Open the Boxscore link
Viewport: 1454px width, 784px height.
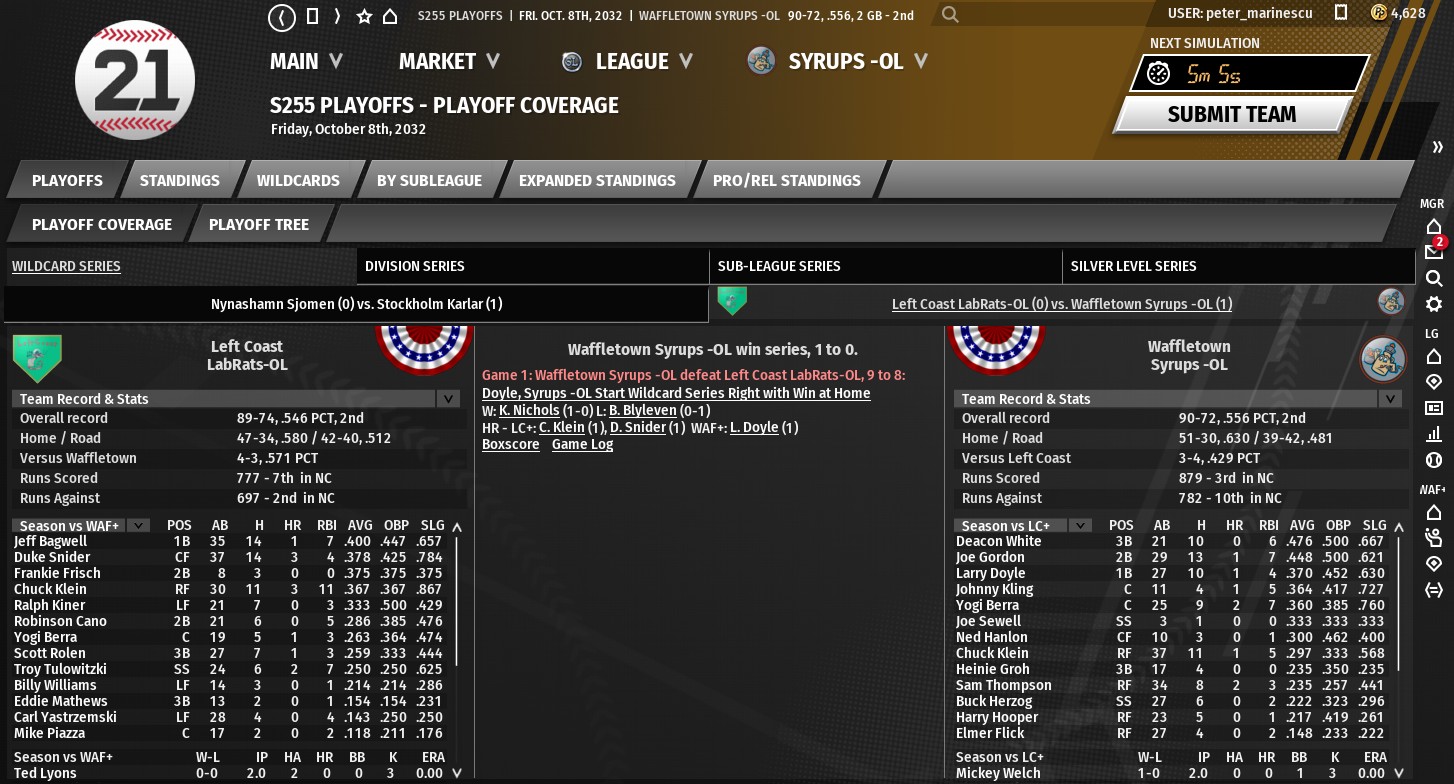coord(510,445)
